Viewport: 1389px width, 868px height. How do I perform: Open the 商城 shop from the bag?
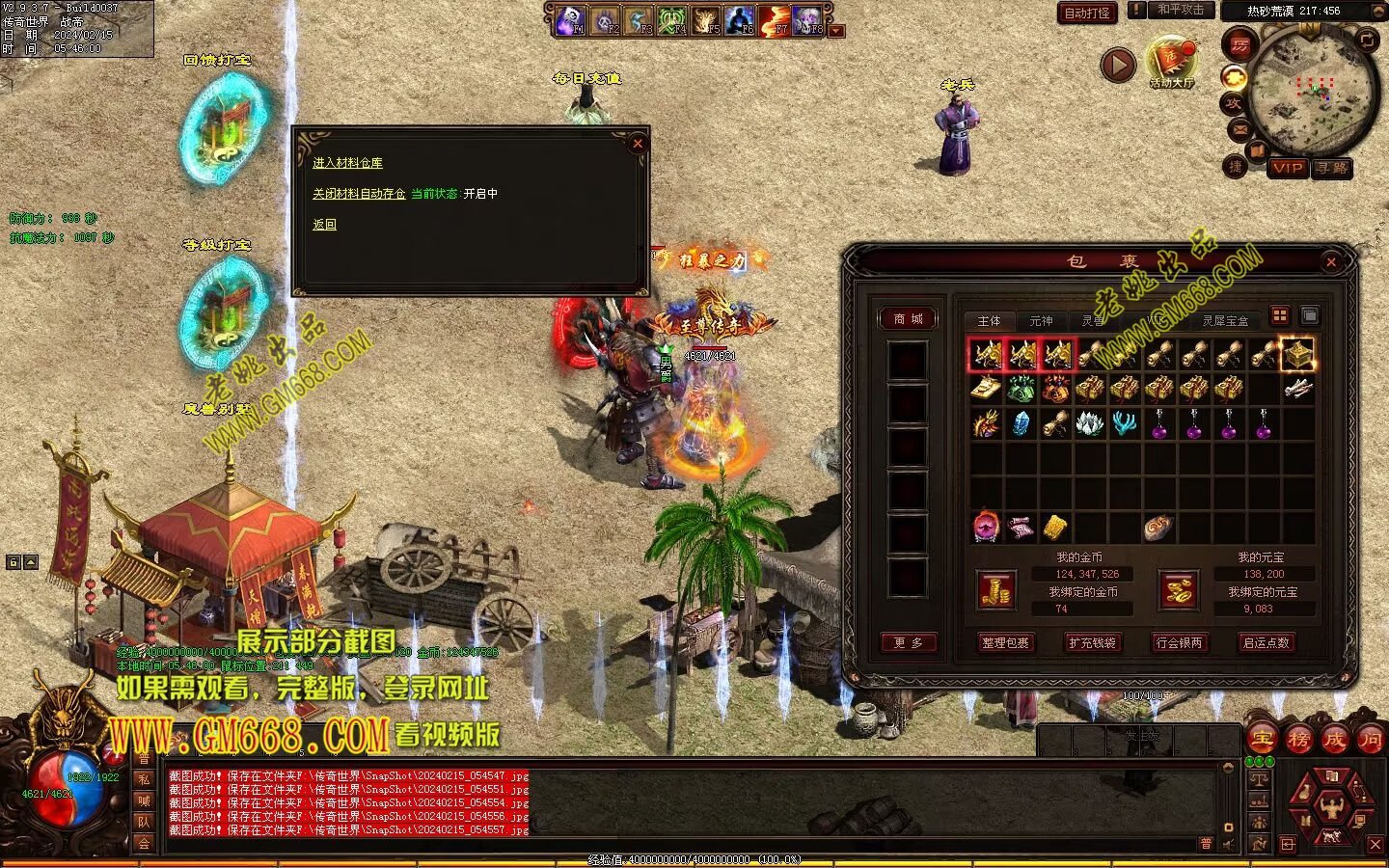908,319
